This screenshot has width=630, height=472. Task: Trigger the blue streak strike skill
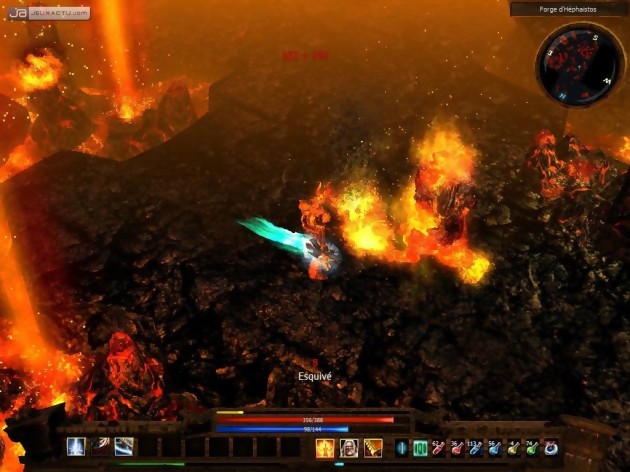click(x=124, y=446)
